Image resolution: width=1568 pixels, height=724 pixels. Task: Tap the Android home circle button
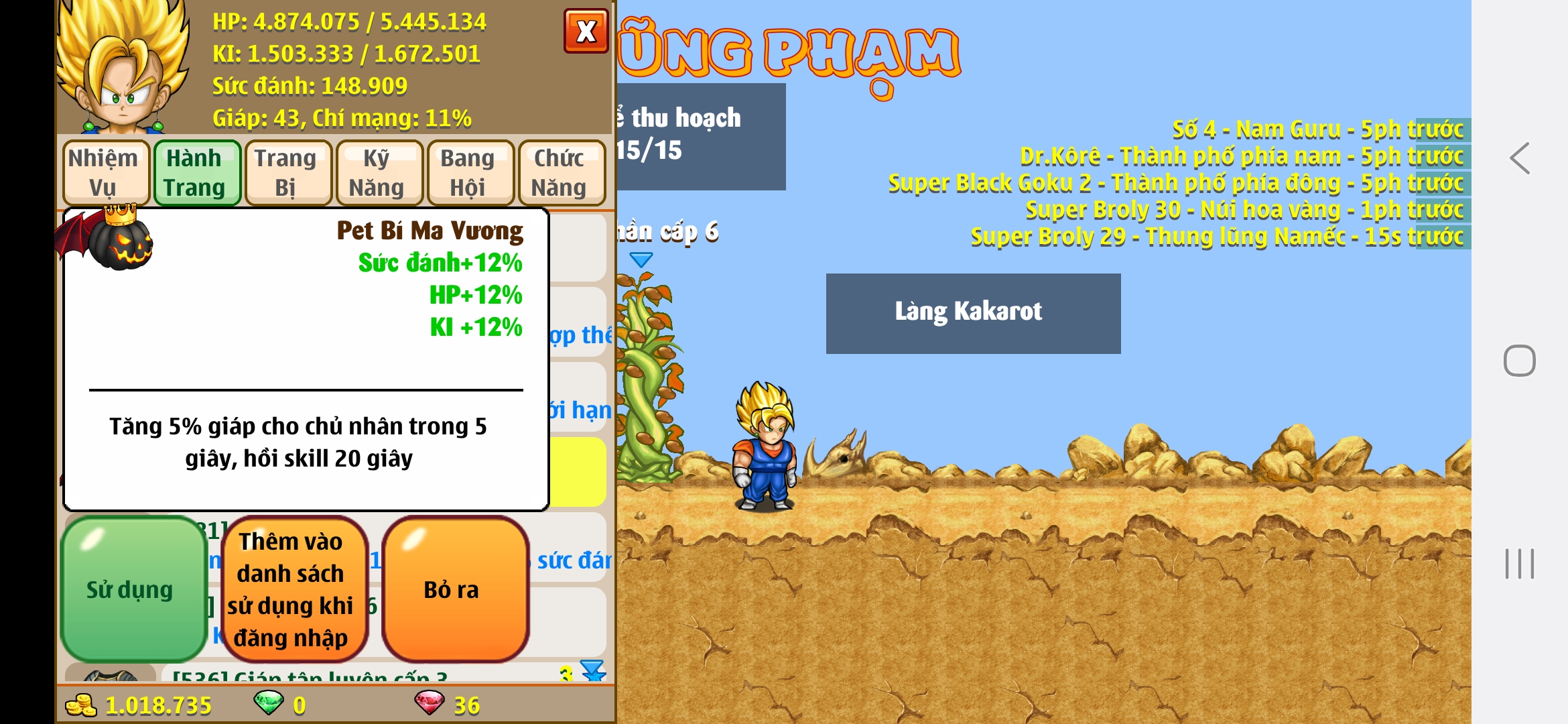tap(1518, 359)
